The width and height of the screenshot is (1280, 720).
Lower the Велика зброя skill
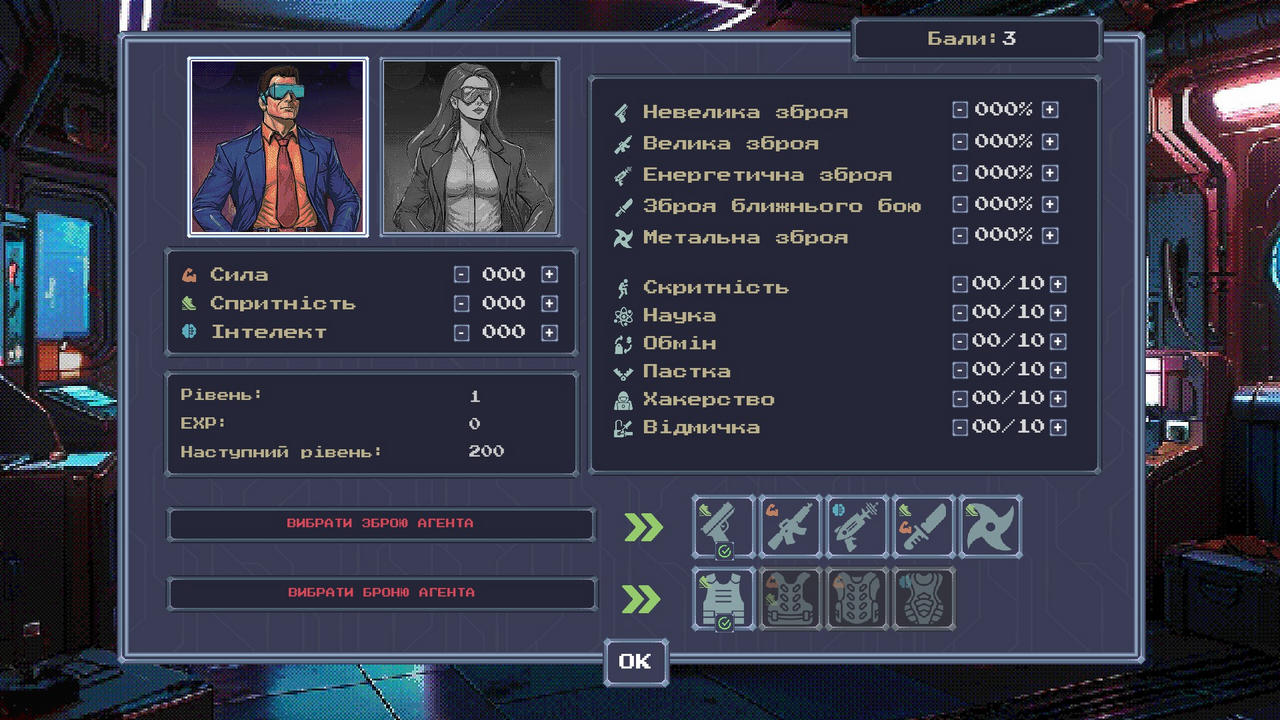point(960,142)
